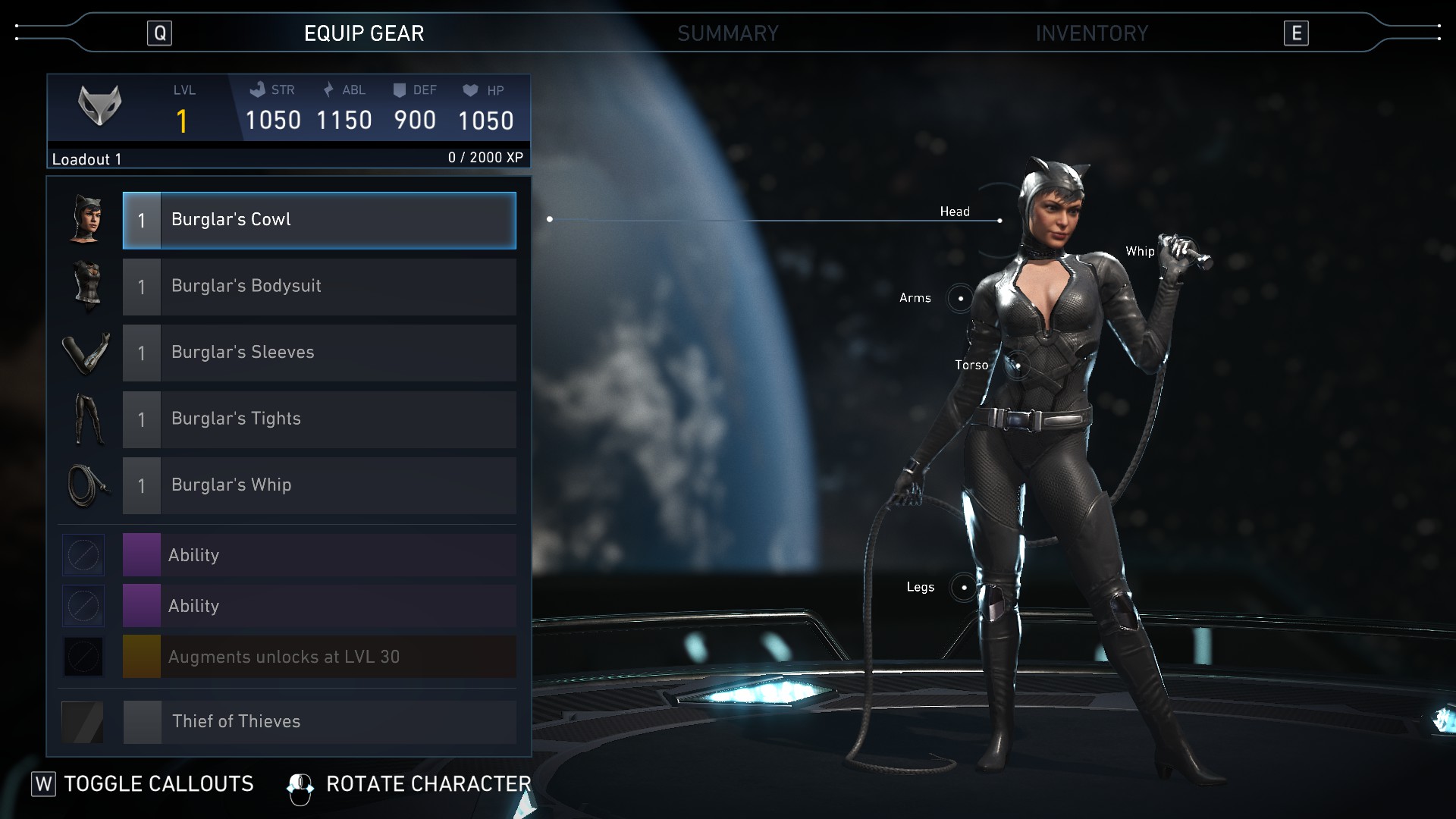Open the Inventory tab
This screenshot has width=1456, height=819.
tap(1091, 33)
